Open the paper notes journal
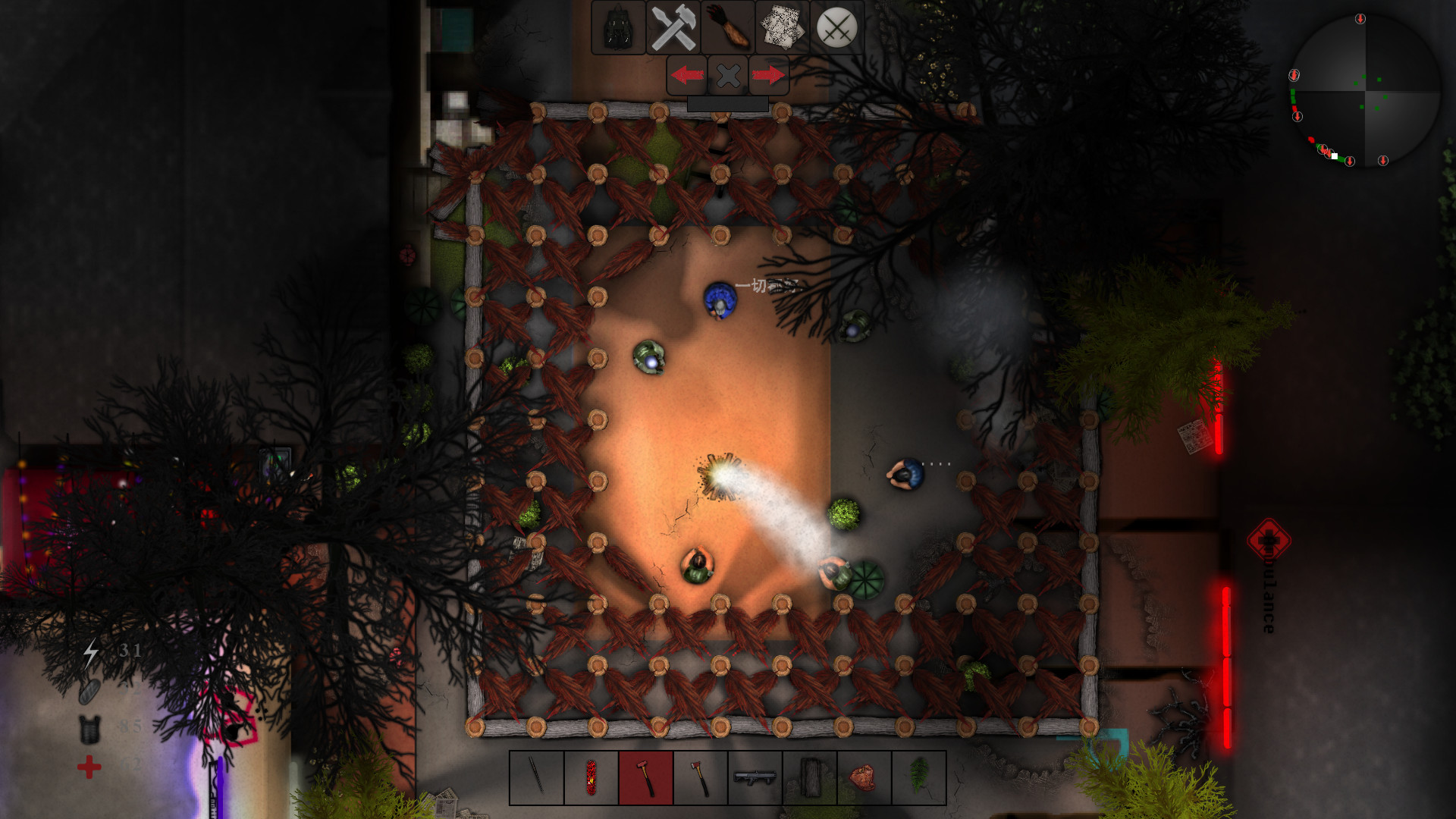 pyautogui.click(x=782, y=29)
